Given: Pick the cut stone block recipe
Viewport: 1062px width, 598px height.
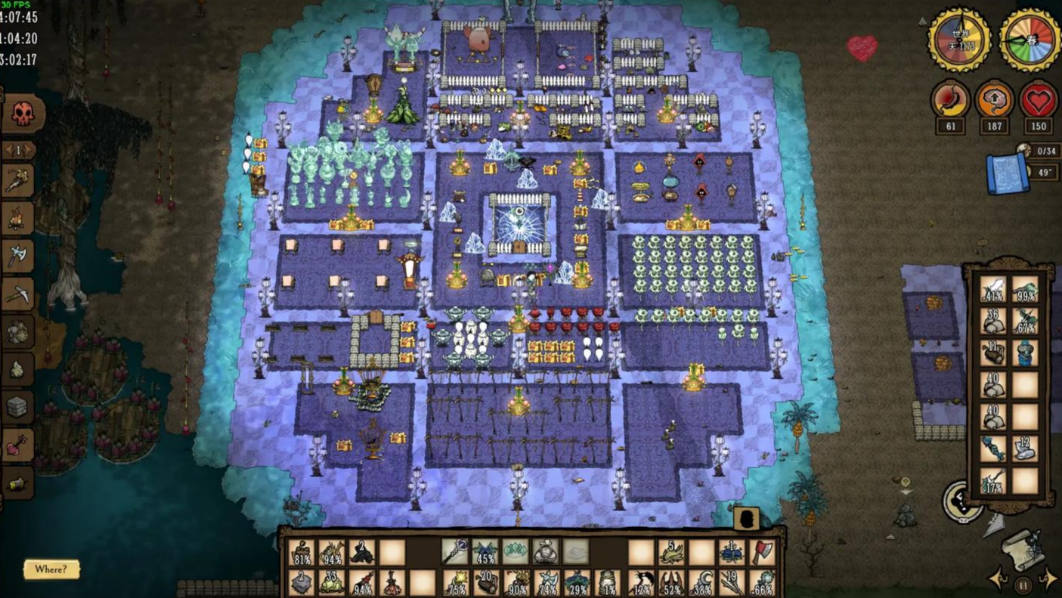Looking at the screenshot, I should [18, 407].
